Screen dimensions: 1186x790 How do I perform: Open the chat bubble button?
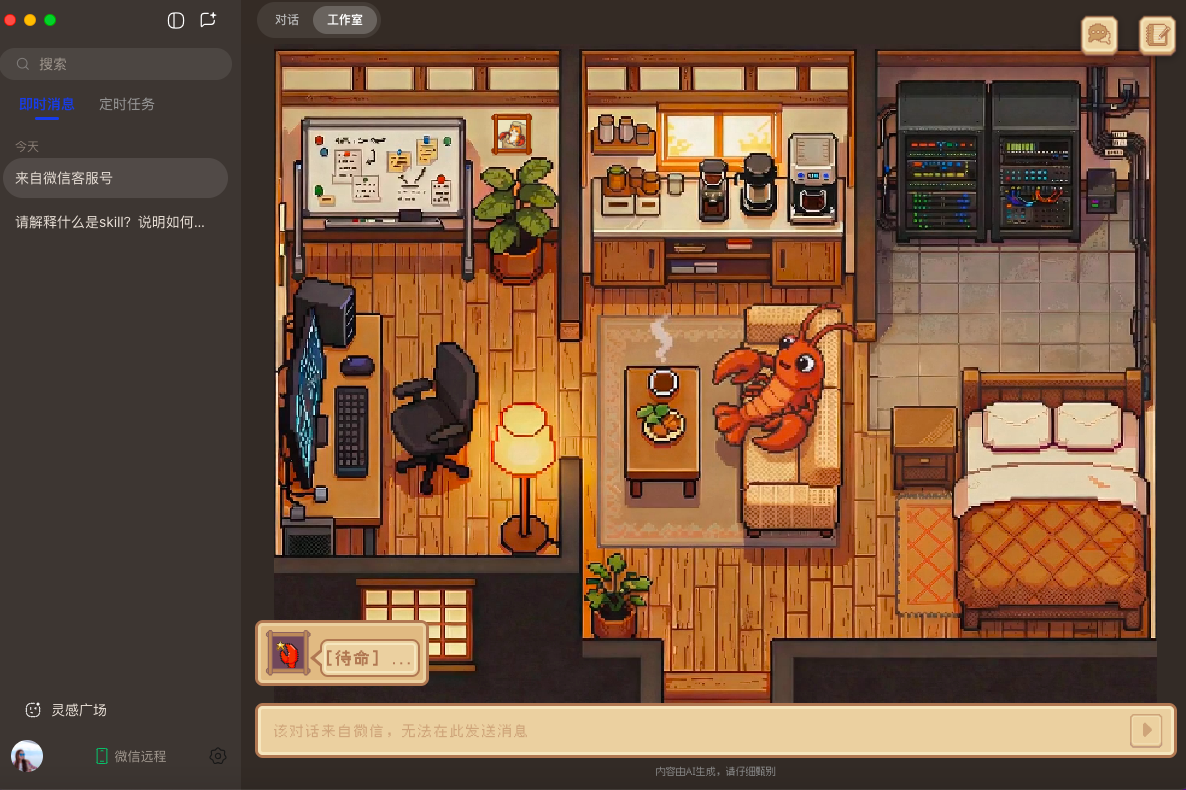(1099, 35)
